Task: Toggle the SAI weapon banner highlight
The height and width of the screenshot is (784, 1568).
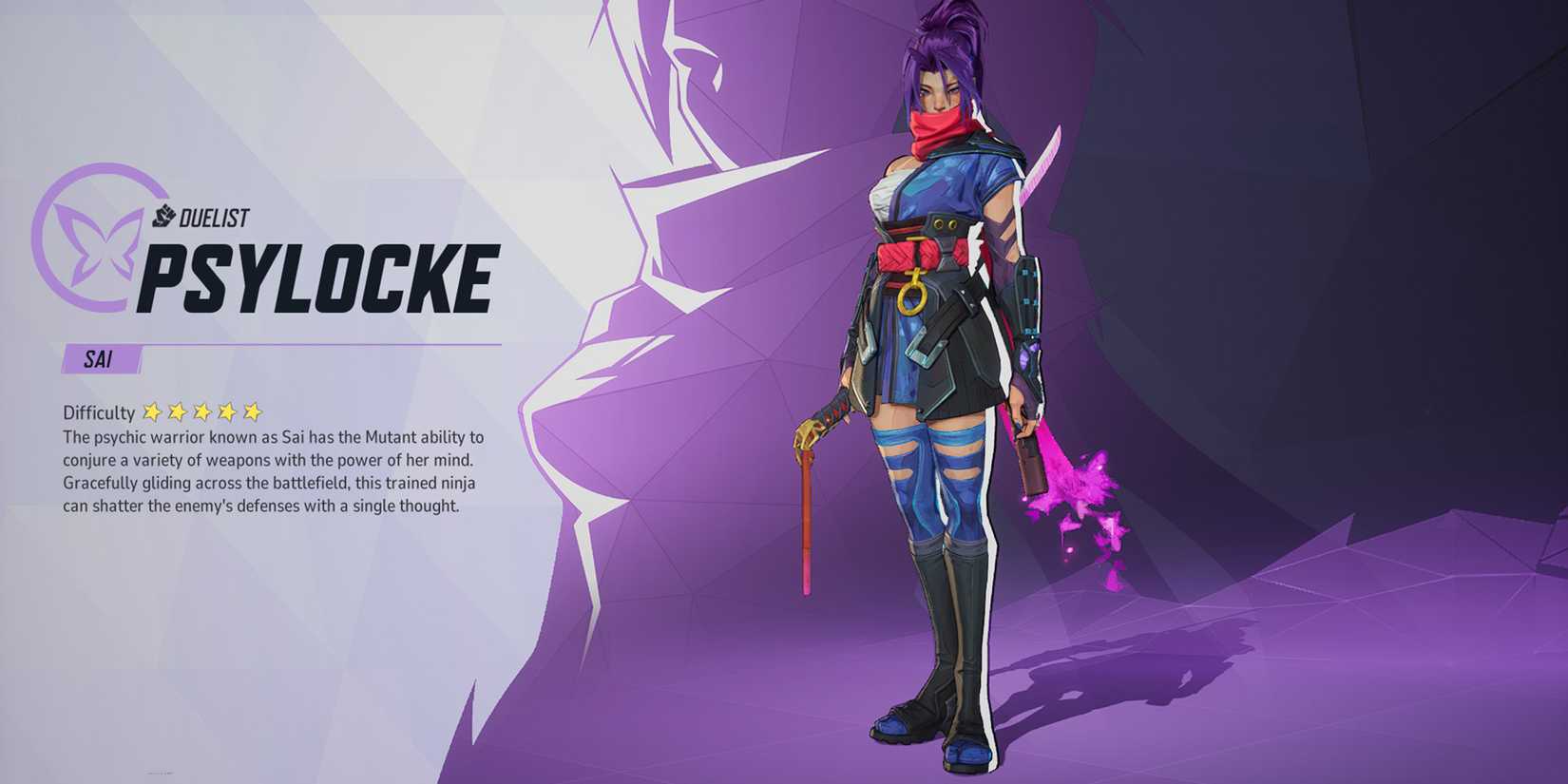Action: coord(100,359)
